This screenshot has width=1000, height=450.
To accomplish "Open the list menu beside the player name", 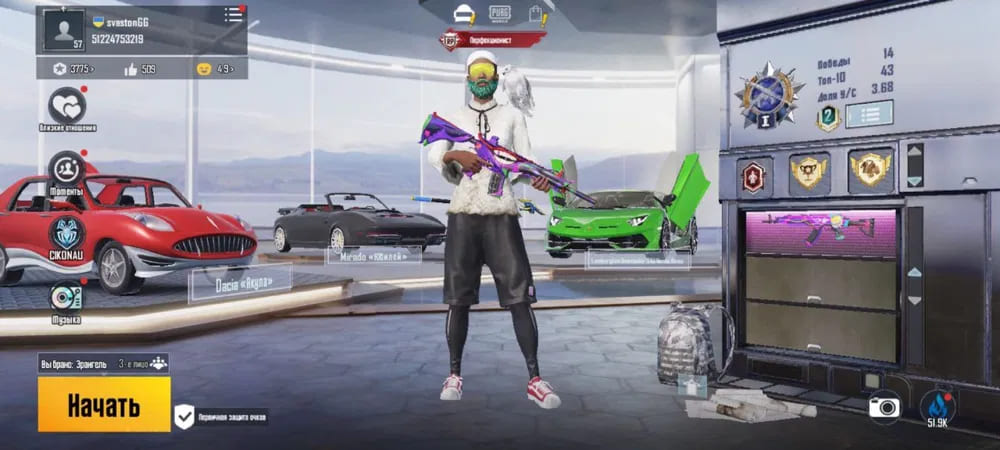I will tap(233, 14).
